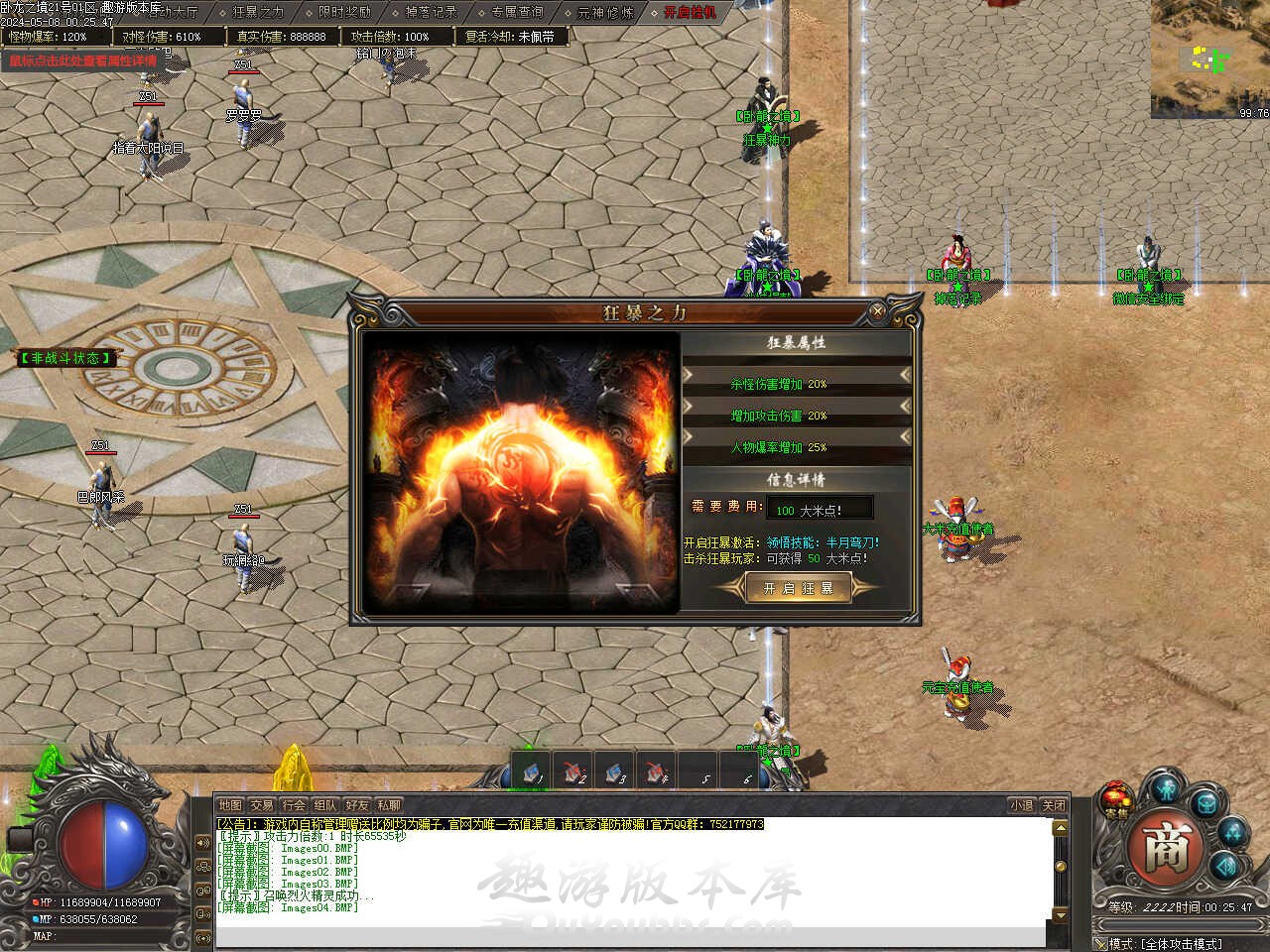Screen dimensions: 1270x952
Task: Open the 组队 team button
Action: coord(325,805)
